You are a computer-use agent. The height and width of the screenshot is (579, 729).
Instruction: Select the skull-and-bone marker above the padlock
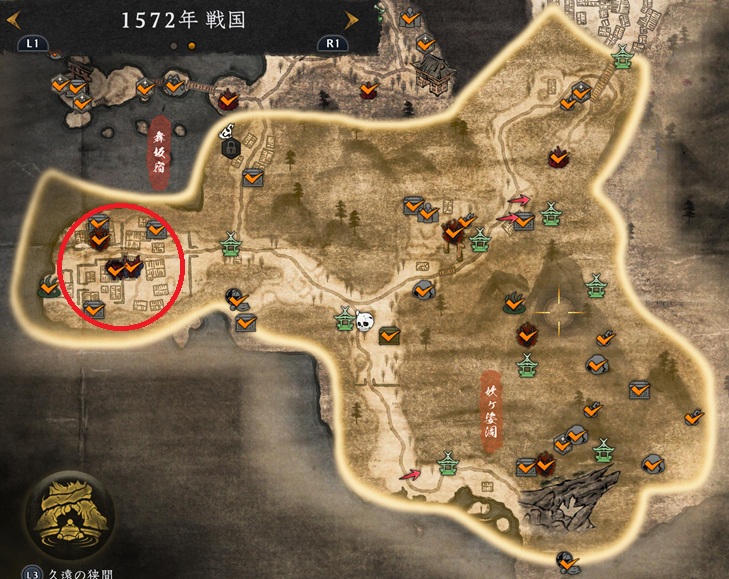coord(227,130)
